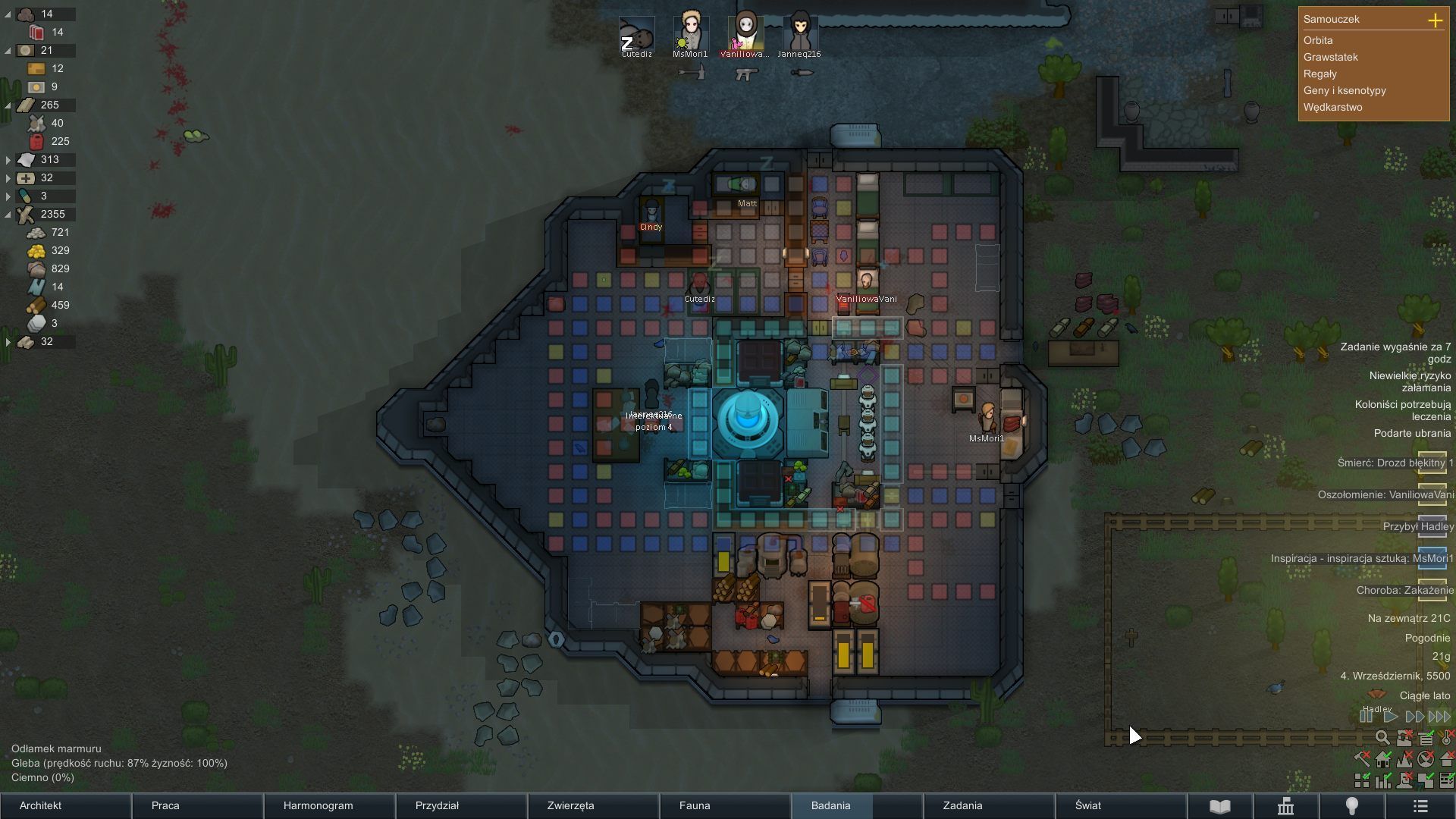Pause the game with the pause button
Image resolution: width=1456 pixels, height=819 pixels.
point(1367,717)
